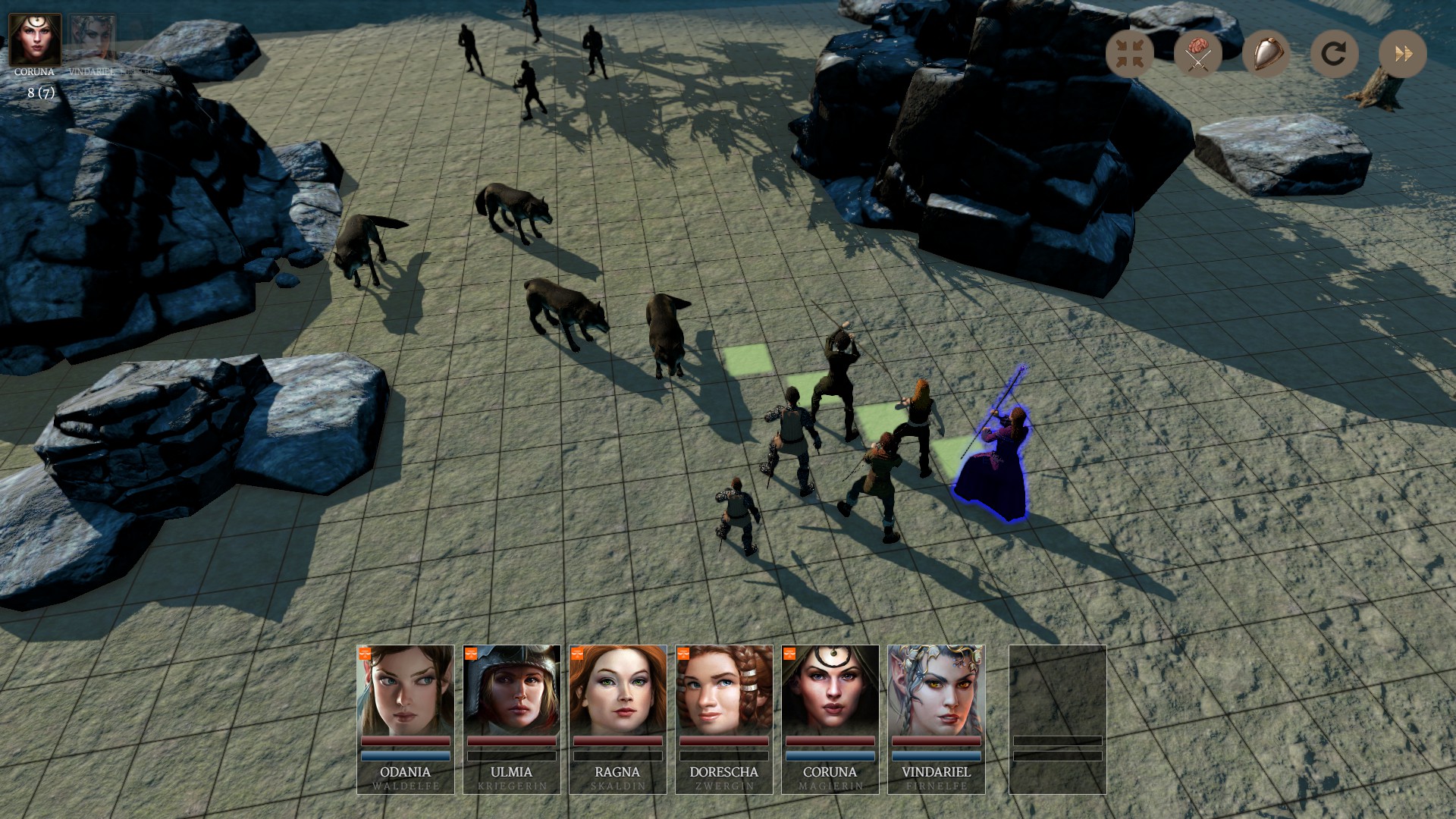Screen dimensions: 1456x819
Task: Choose Ulmia the Kriegerin portrait card
Action: pos(512,718)
